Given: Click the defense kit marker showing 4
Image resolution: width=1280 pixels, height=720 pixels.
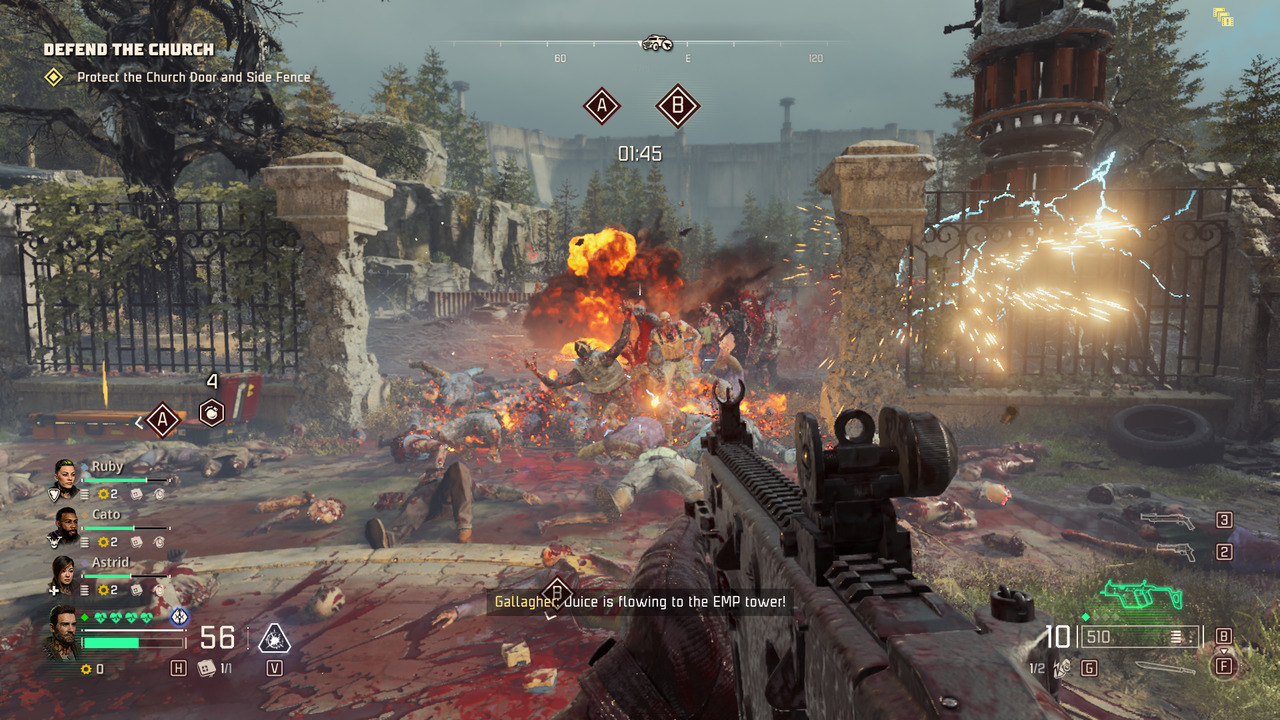Looking at the screenshot, I should (x=211, y=411).
